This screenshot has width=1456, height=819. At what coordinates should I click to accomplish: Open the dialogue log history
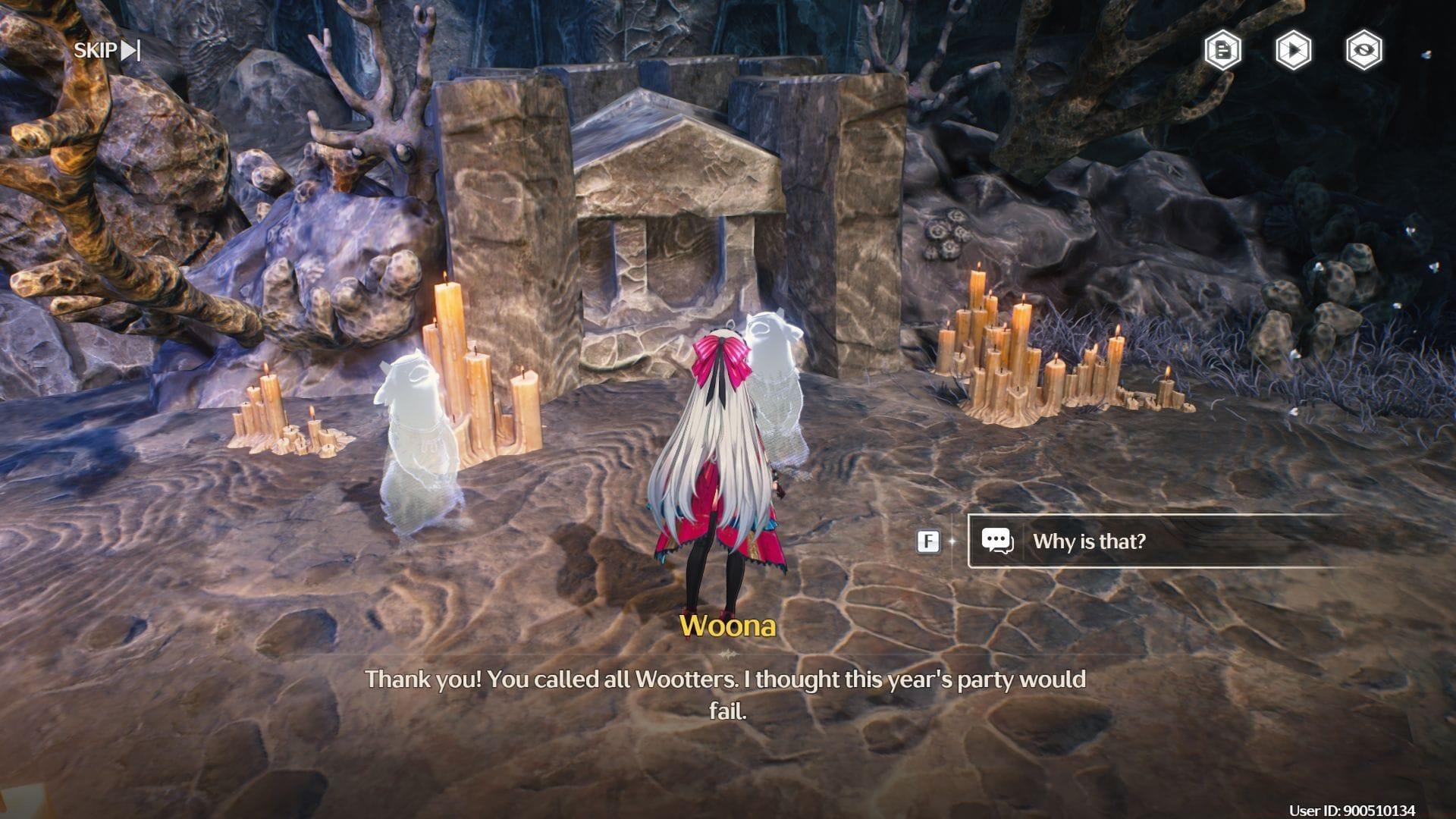coord(1222,51)
